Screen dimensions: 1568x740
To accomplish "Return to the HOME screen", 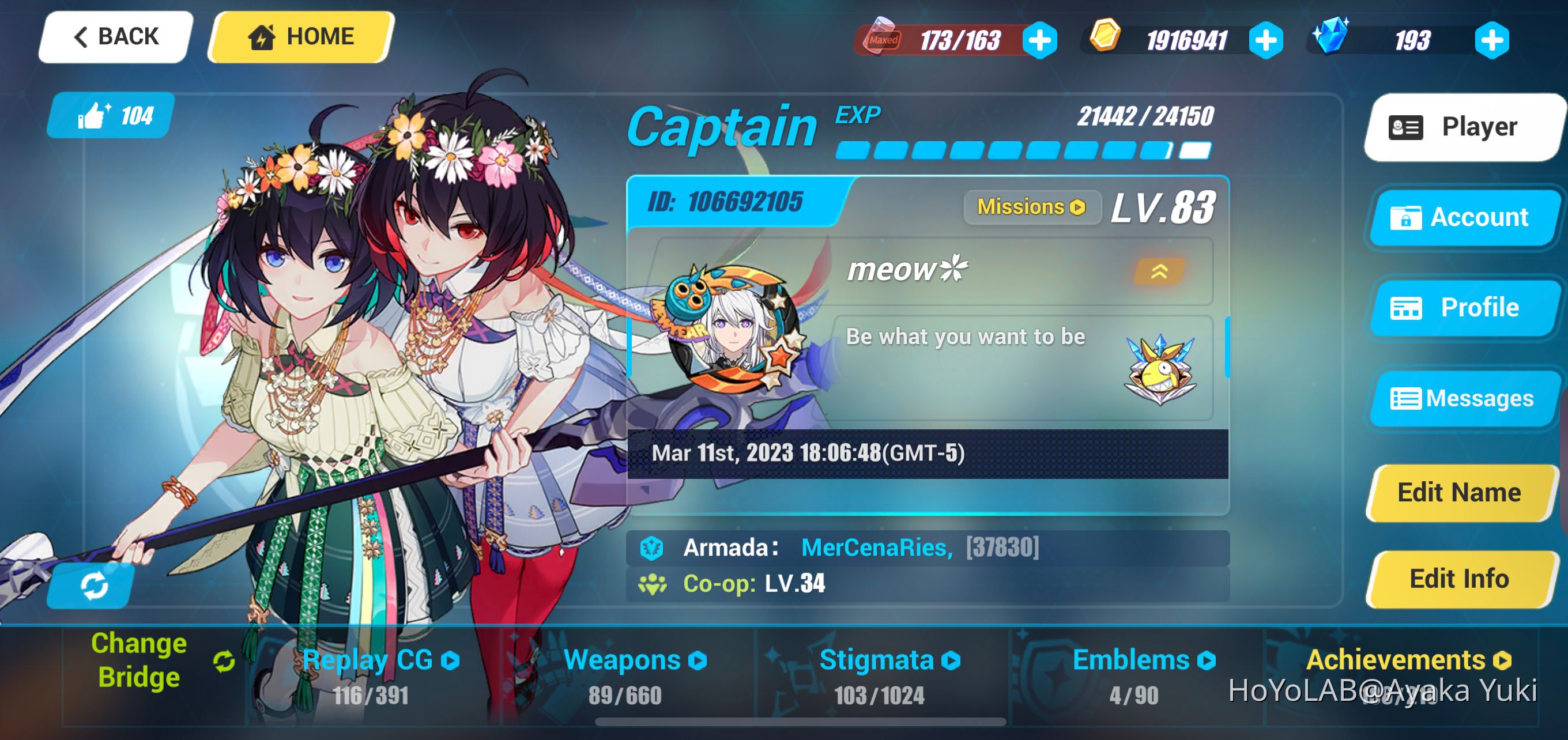I will click(x=301, y=36).
